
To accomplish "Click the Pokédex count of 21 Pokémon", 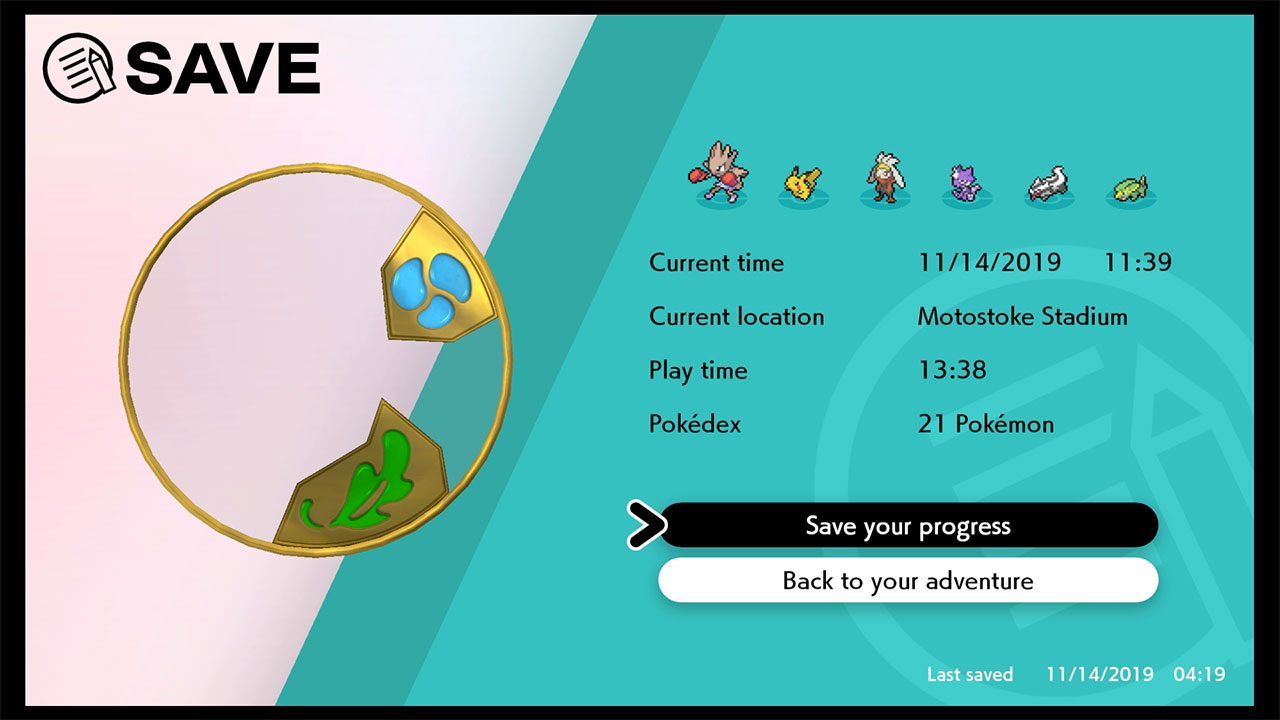I will [985, 424].
